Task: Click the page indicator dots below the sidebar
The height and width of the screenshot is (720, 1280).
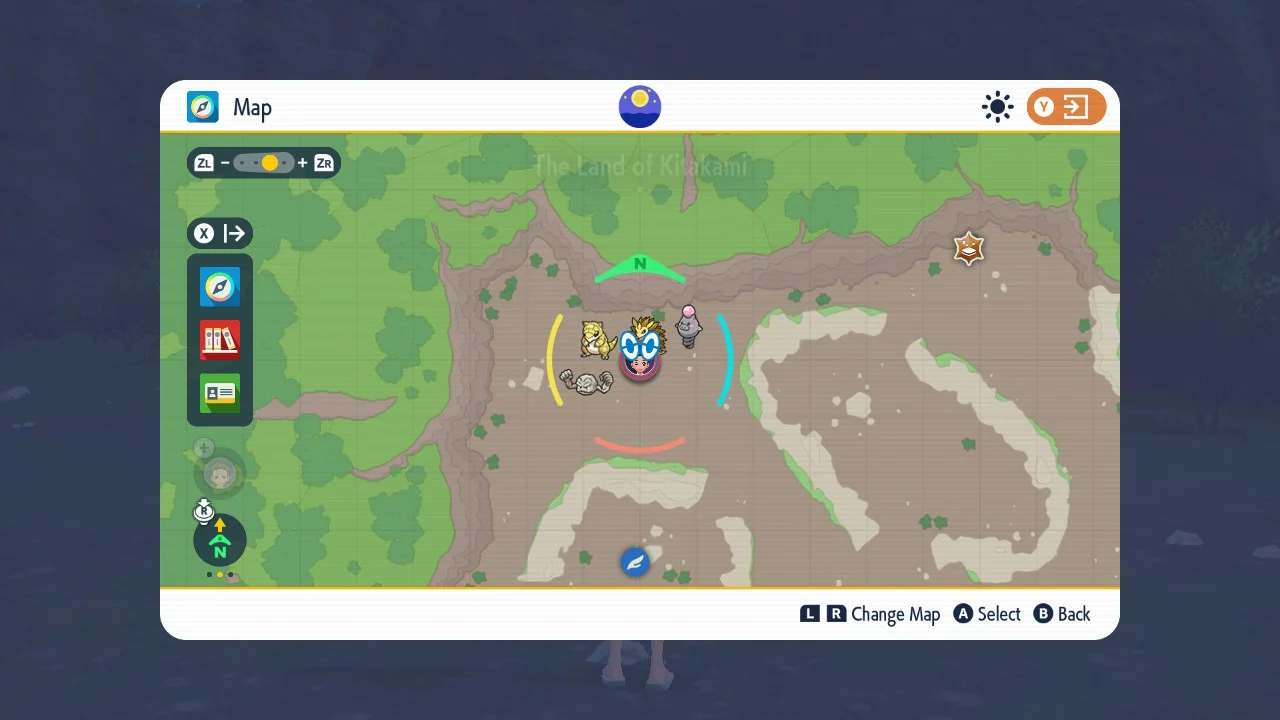Action: coord(219,575)
